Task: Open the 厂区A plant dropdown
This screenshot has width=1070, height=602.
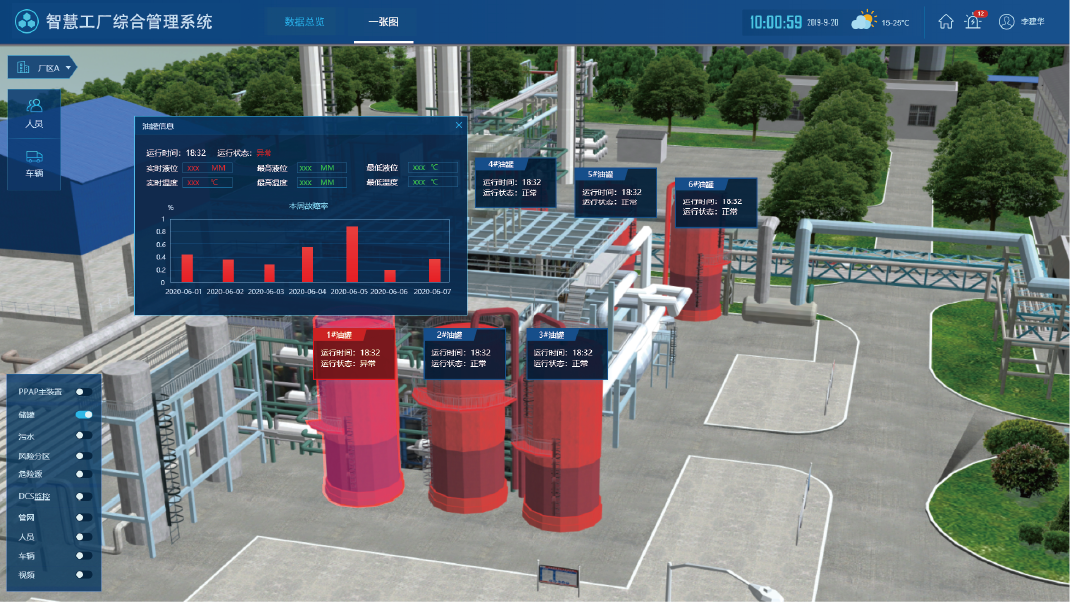Action: (42, 68)
